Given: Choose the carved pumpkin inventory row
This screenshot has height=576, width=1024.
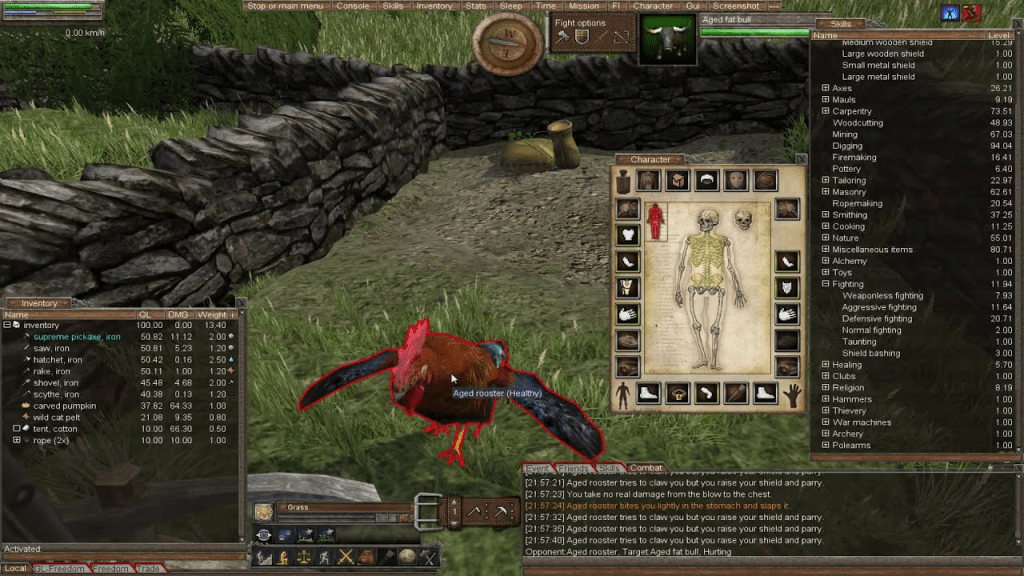Looking at the screenshot, I should (65, 406).
